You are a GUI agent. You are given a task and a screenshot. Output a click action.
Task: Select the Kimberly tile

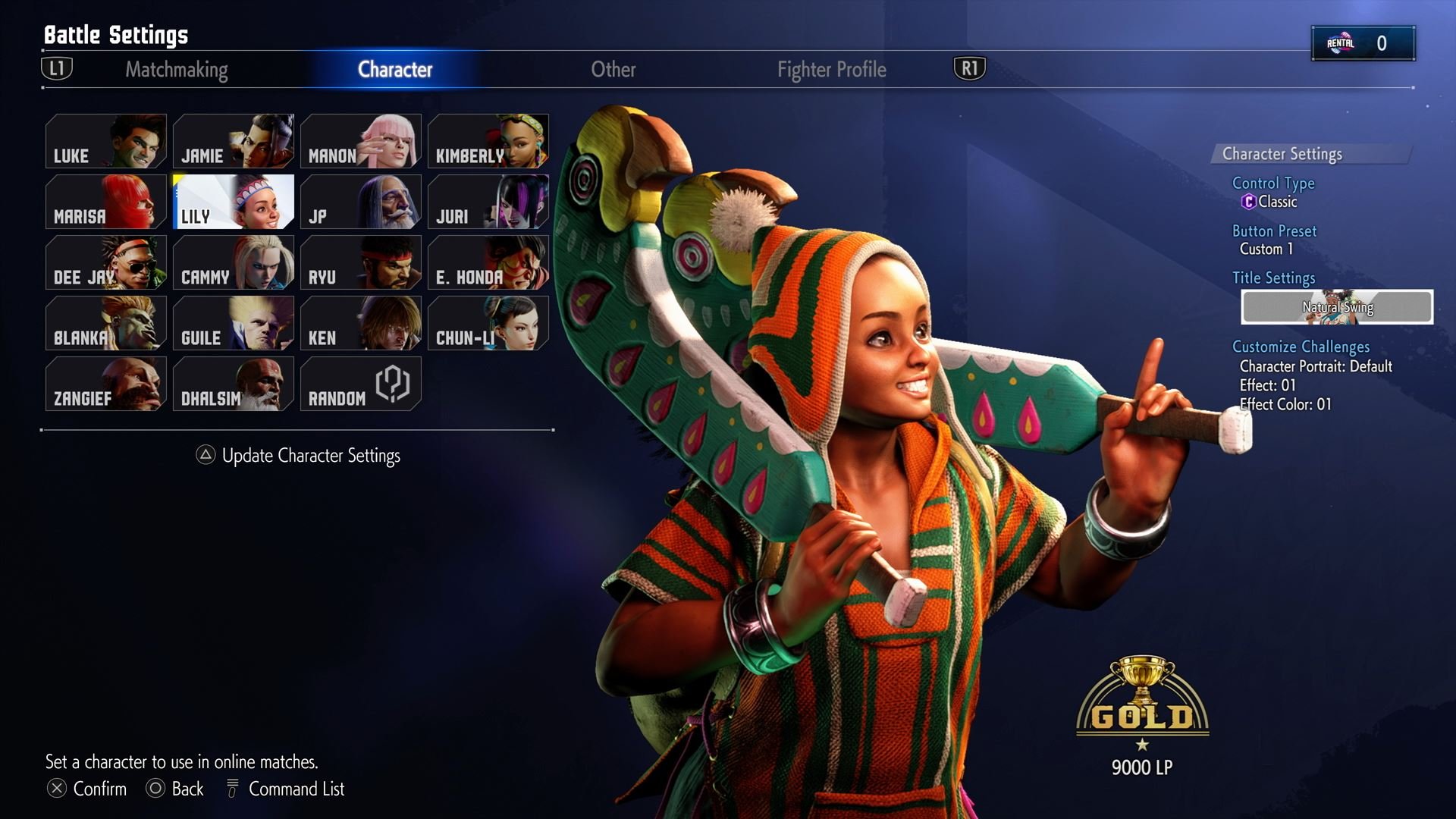click(488, 141)
